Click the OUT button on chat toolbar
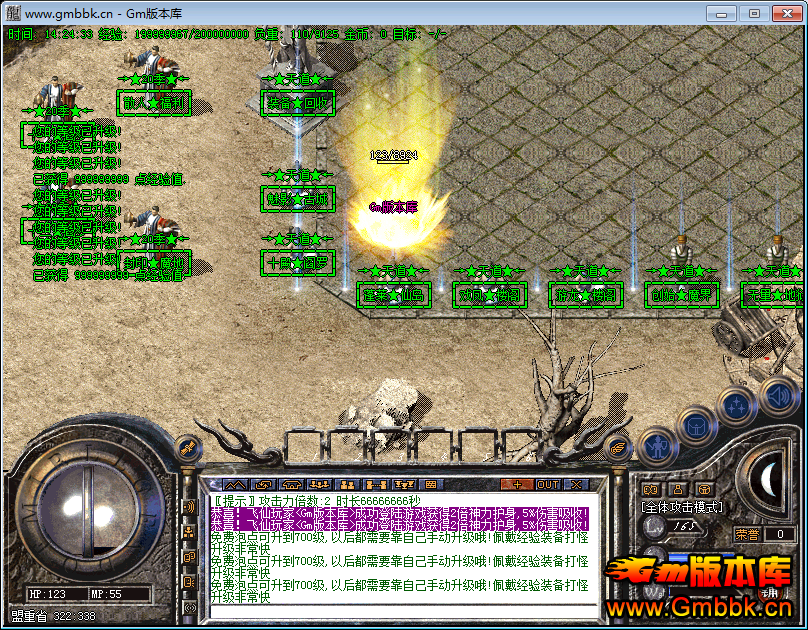Viewport: 808px width, 630px height. pos(547,484)
